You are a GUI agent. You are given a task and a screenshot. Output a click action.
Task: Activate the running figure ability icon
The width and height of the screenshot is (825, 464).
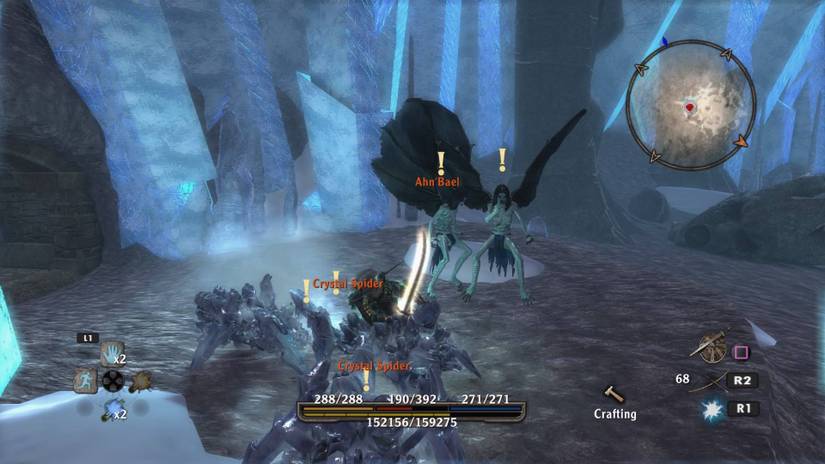click(x=85, y=380)
